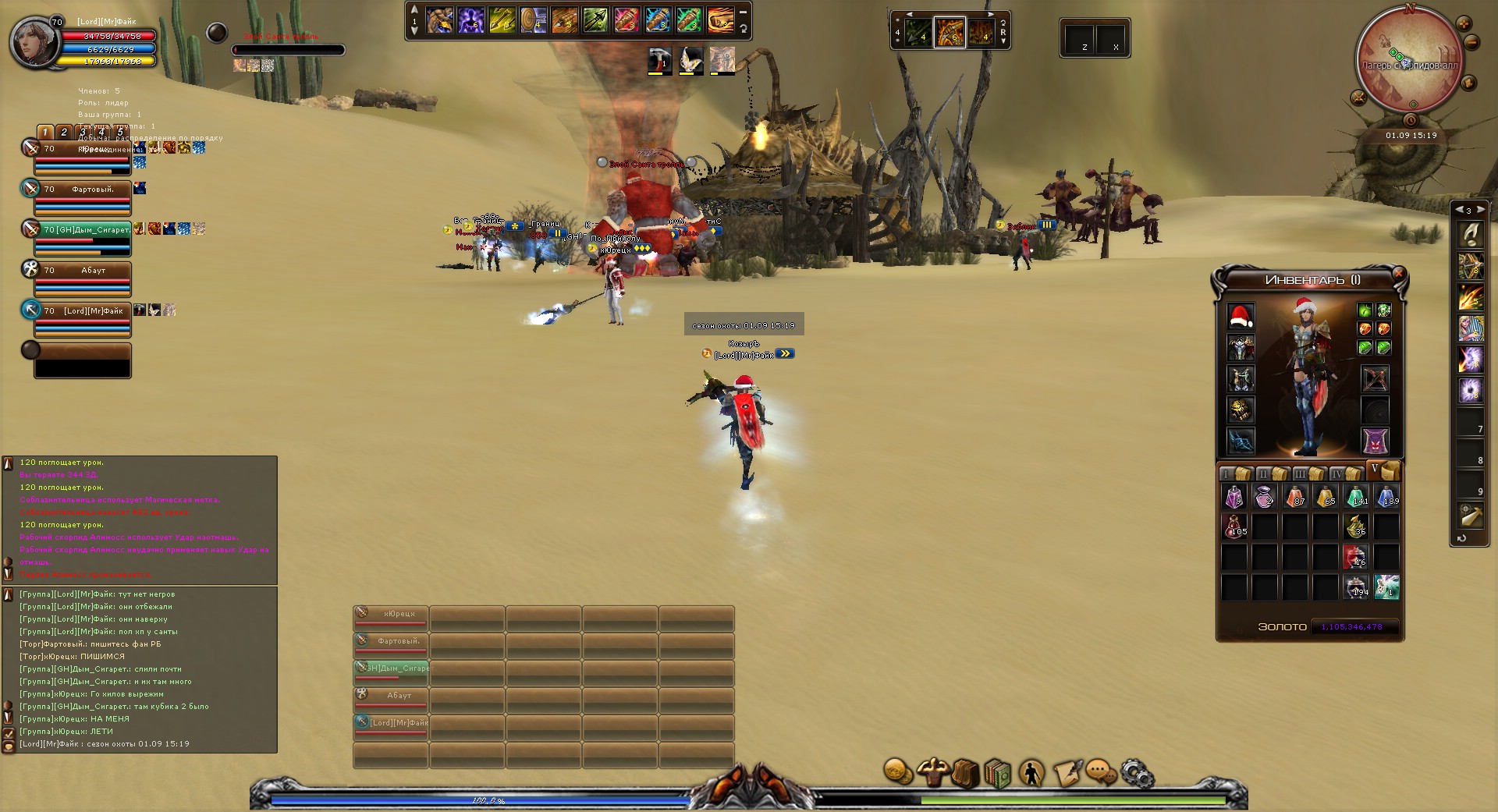The height and width of the screenshot is (812, 1498).
Task: Select the purple cloak equipment slot
Action: point(1375,441)
